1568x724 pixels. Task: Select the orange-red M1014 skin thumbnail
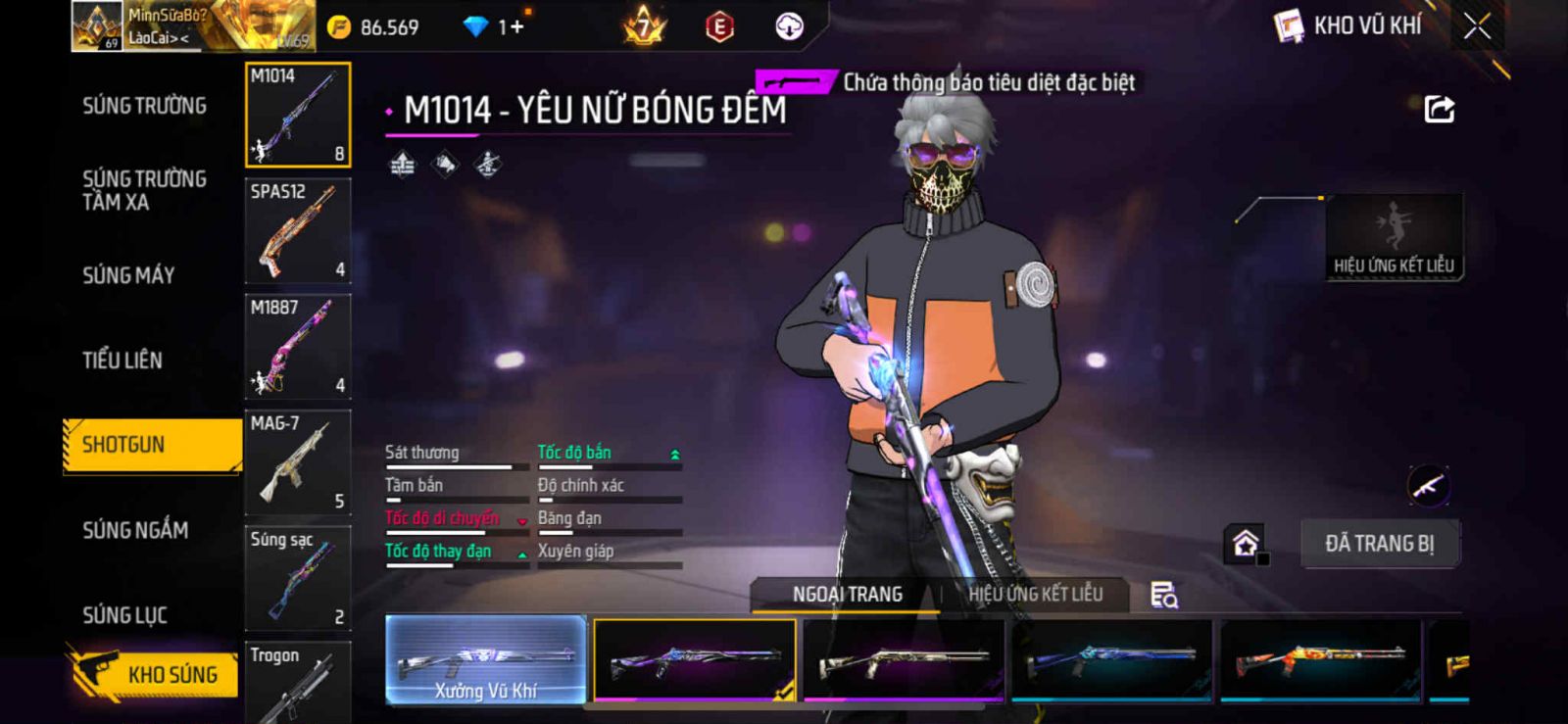[1320, 659]
